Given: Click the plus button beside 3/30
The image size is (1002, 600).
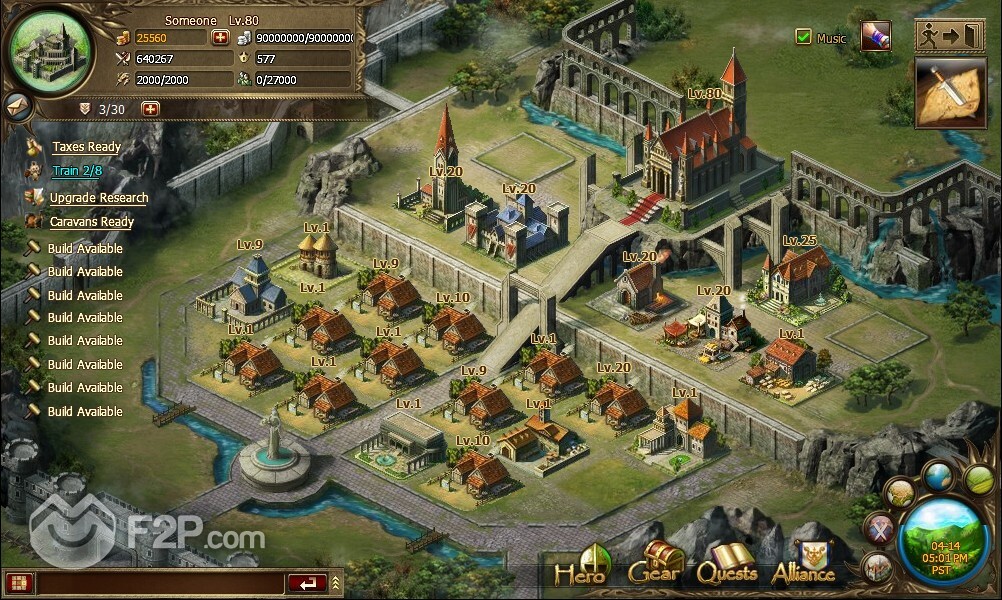Looking at the screenshot, I should pos(150,108).
